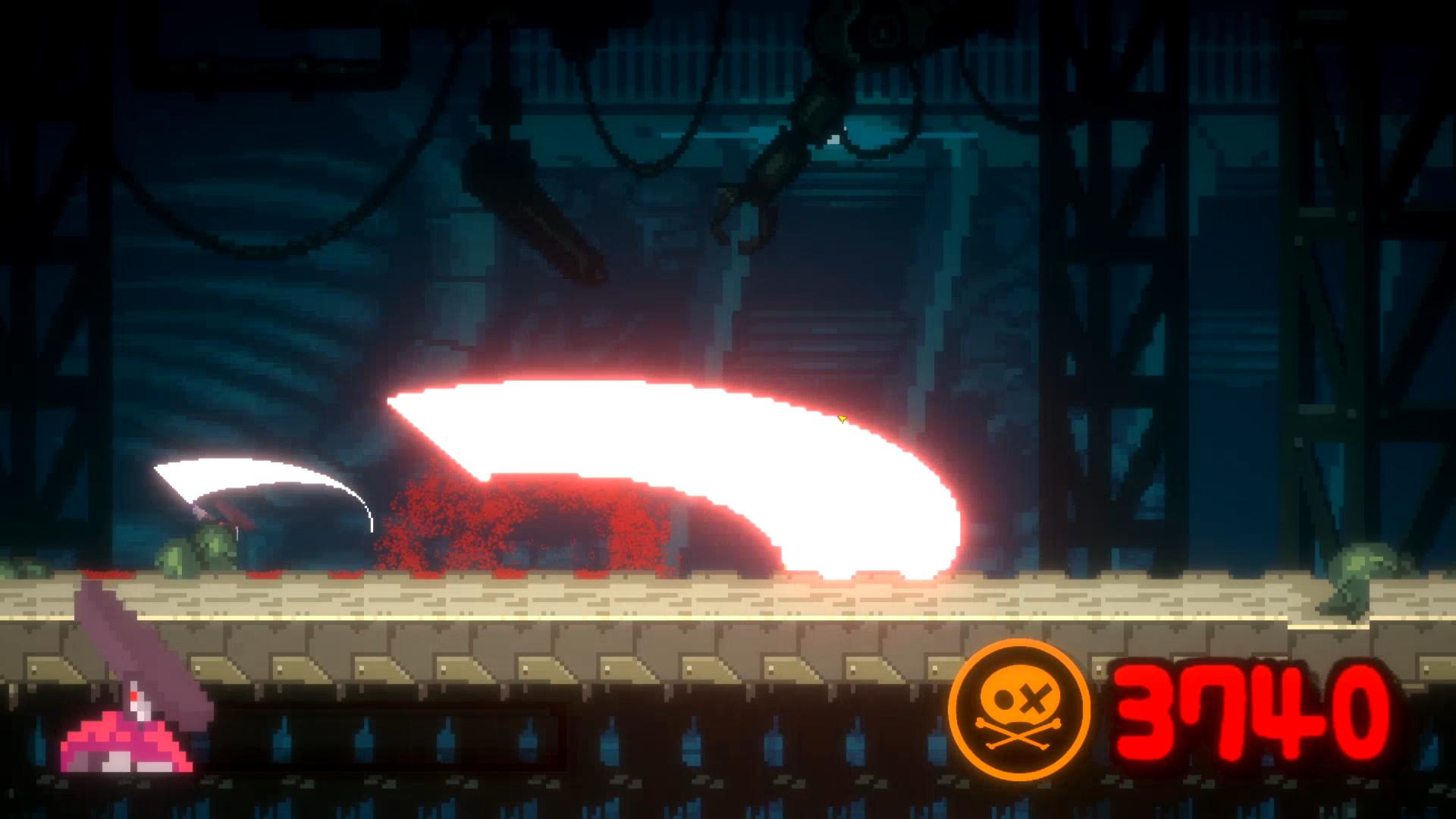Click the yellow cursor marker above the slash
This screenshot has height=819, width=1456.
(x=843, y=418)
